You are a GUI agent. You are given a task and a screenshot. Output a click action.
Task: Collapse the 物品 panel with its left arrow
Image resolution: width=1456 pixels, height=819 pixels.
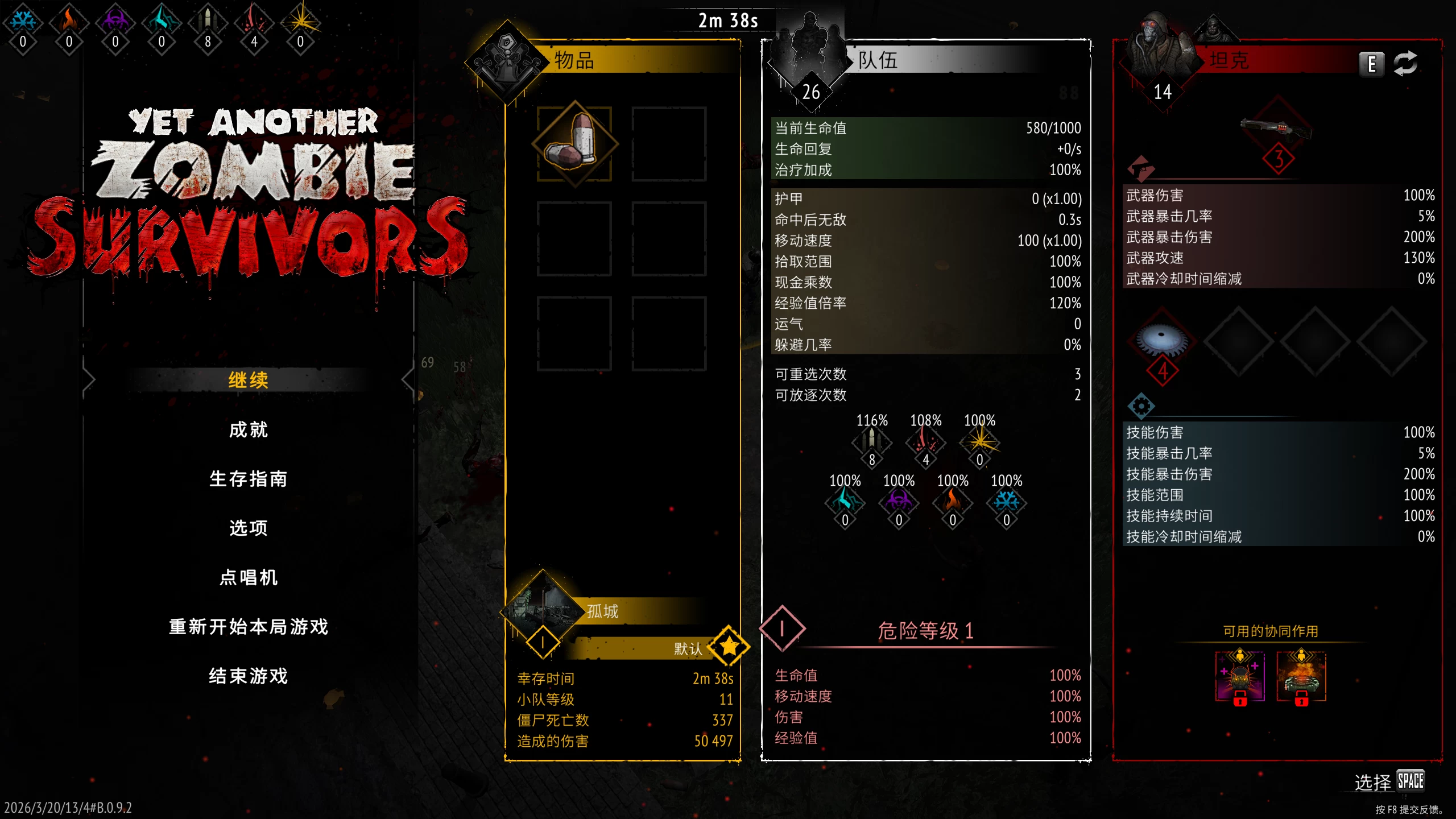coord(407,380)
